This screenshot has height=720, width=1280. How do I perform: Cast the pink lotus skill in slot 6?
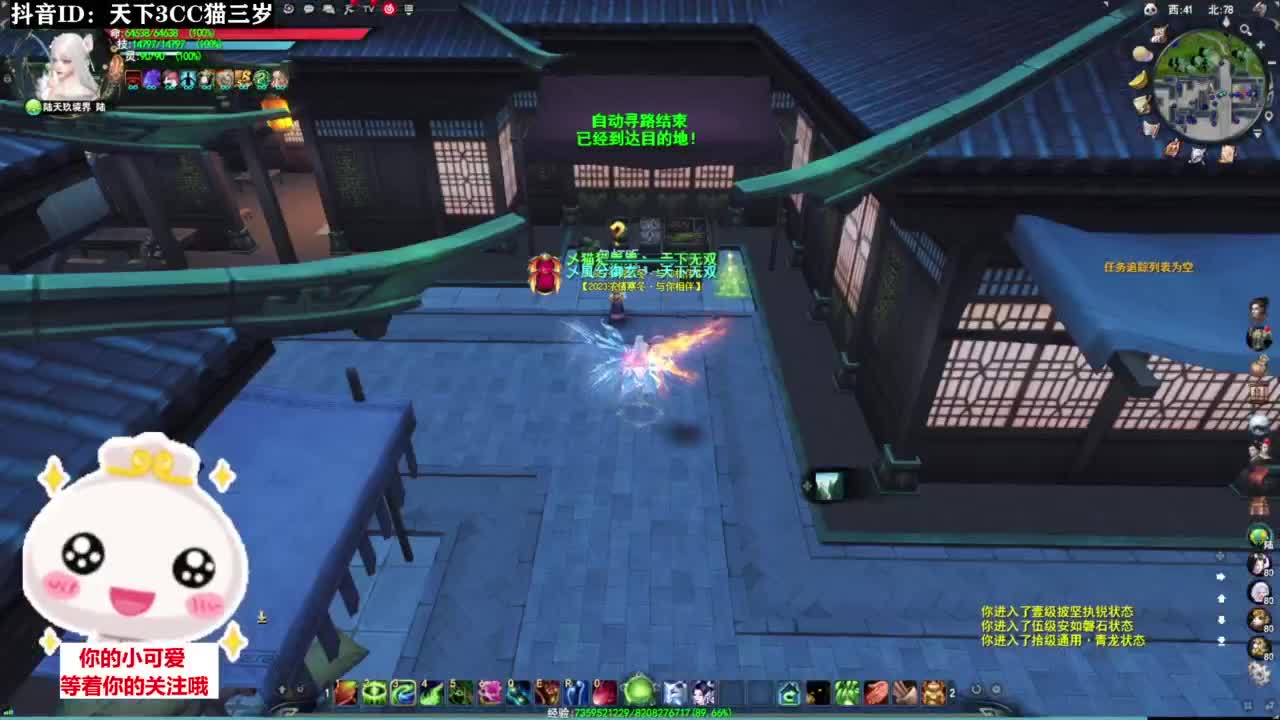pos(489,691)
